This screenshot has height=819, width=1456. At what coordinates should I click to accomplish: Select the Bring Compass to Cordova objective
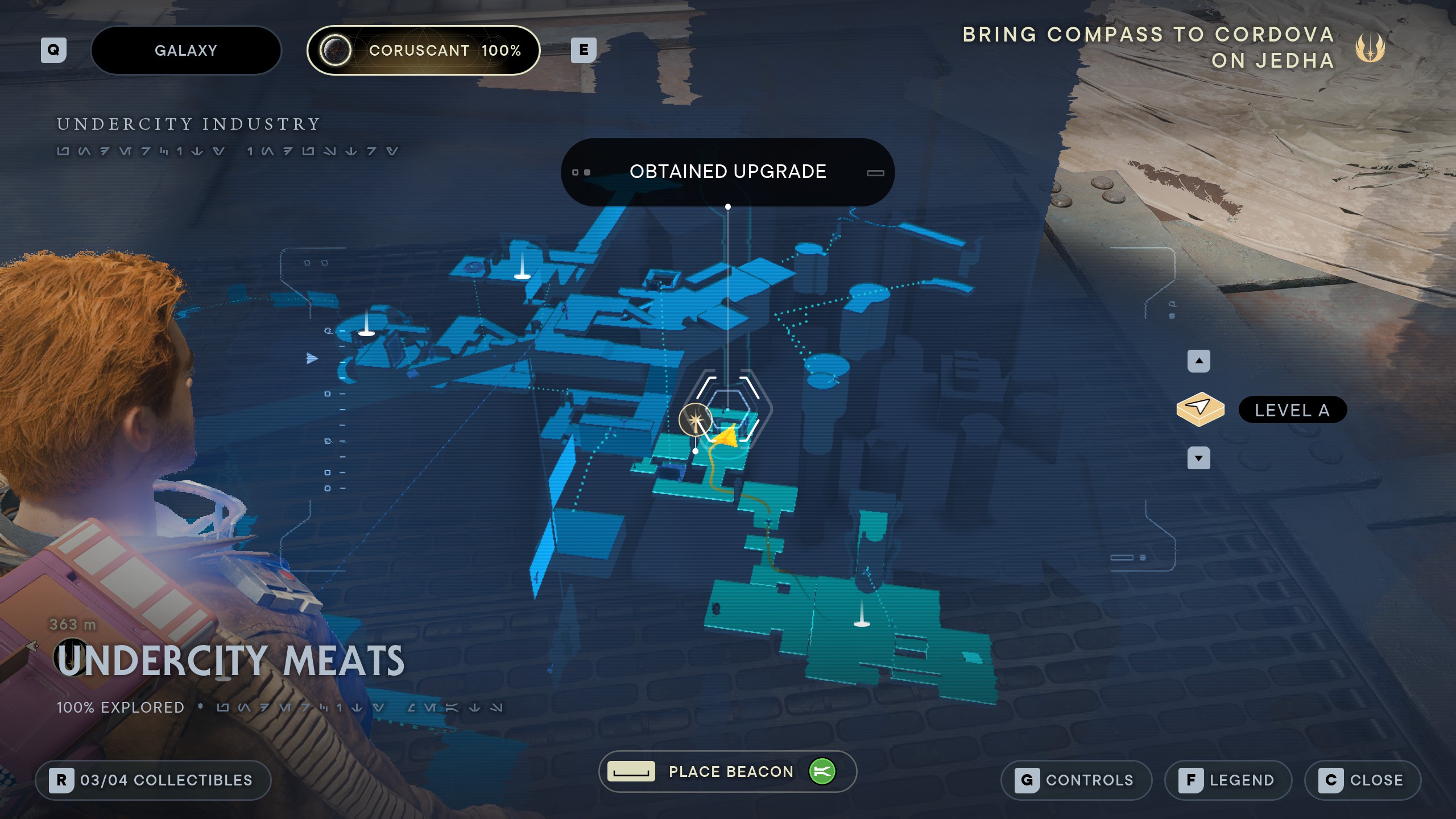coord(1148,47)
